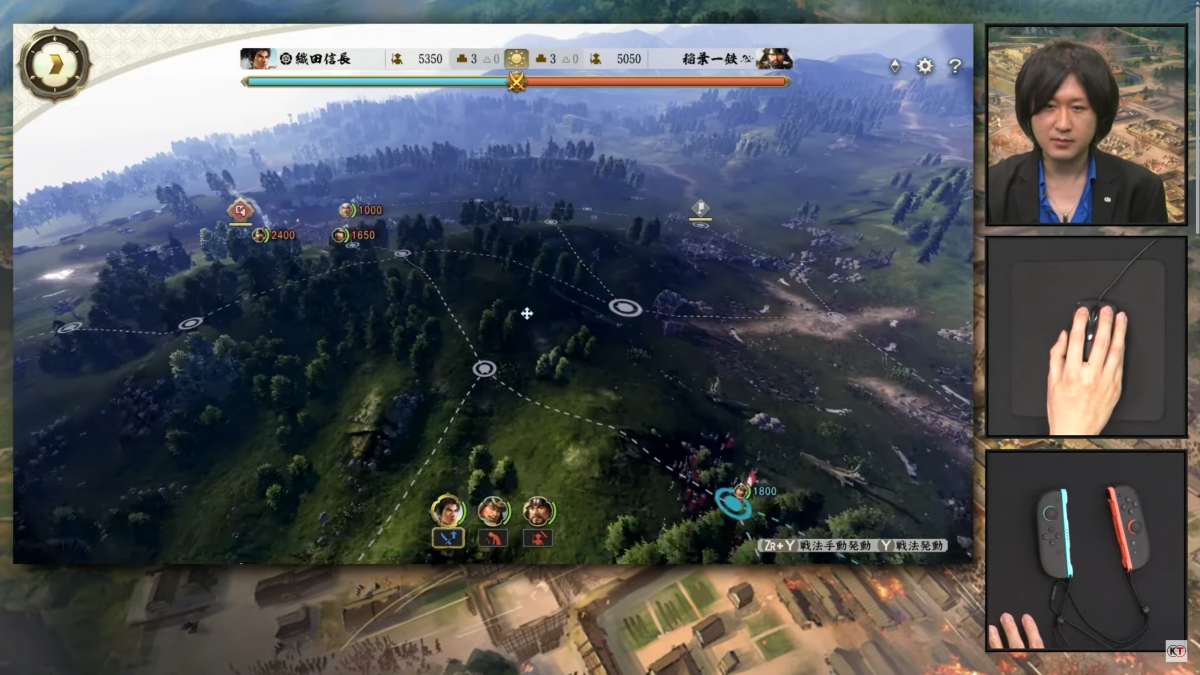Click the round gold arrow button

[x=54, y=64]
